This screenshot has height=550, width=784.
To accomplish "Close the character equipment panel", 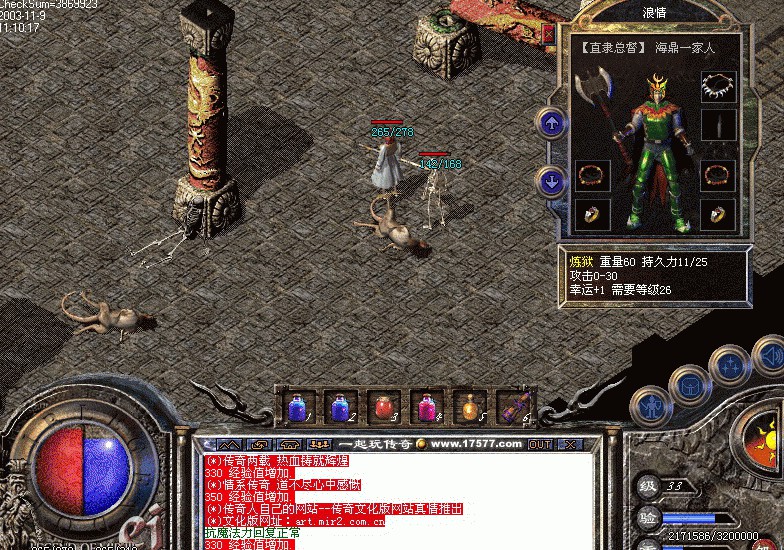I will point(548,34).
